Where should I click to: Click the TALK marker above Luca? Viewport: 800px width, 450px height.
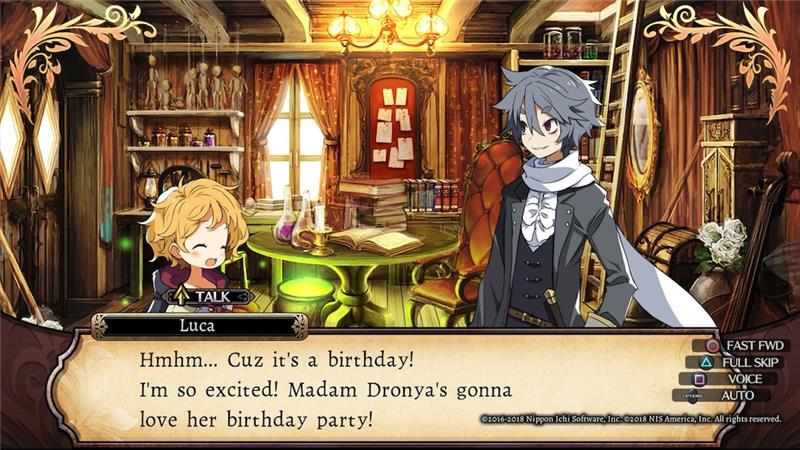pyautogui.click(x=210, y=296)
